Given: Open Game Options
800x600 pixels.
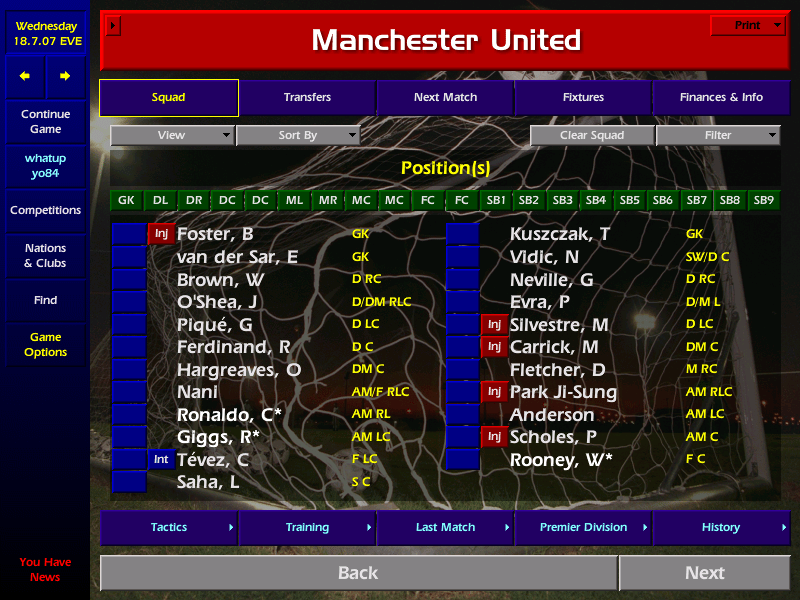Looking at the screenshot, I should (x=45, y=345).
